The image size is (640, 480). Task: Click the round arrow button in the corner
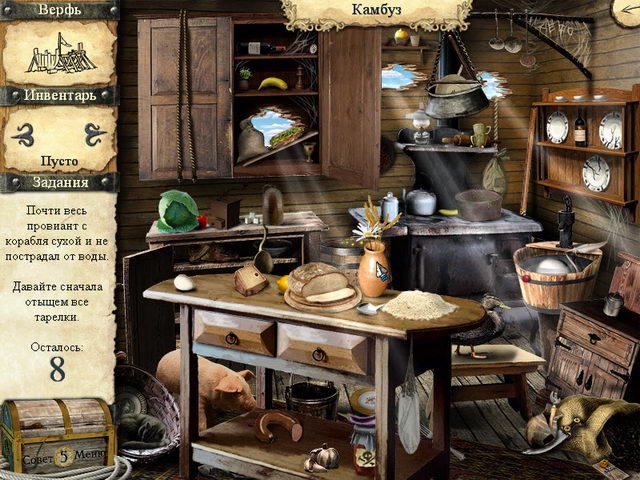pos(628,10)
